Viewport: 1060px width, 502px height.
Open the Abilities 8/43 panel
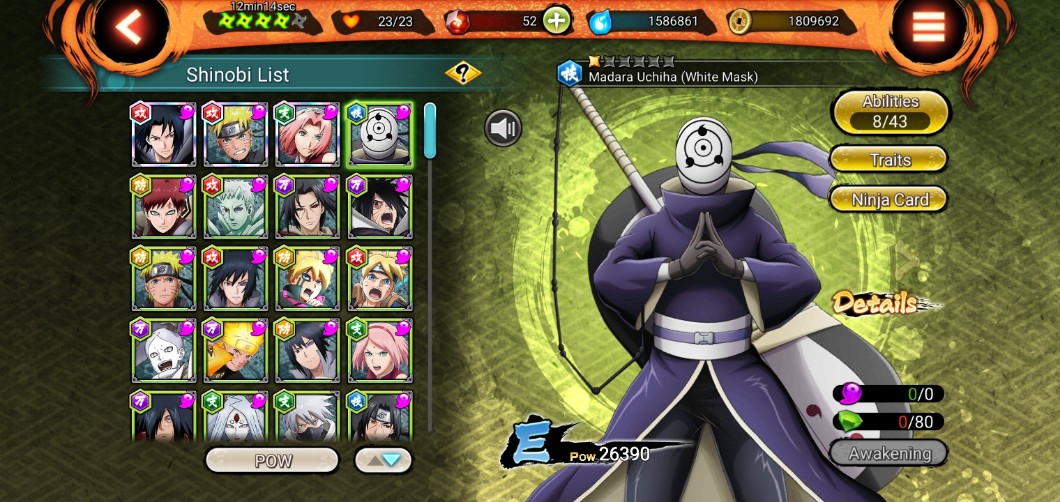[x=889, y=111]
